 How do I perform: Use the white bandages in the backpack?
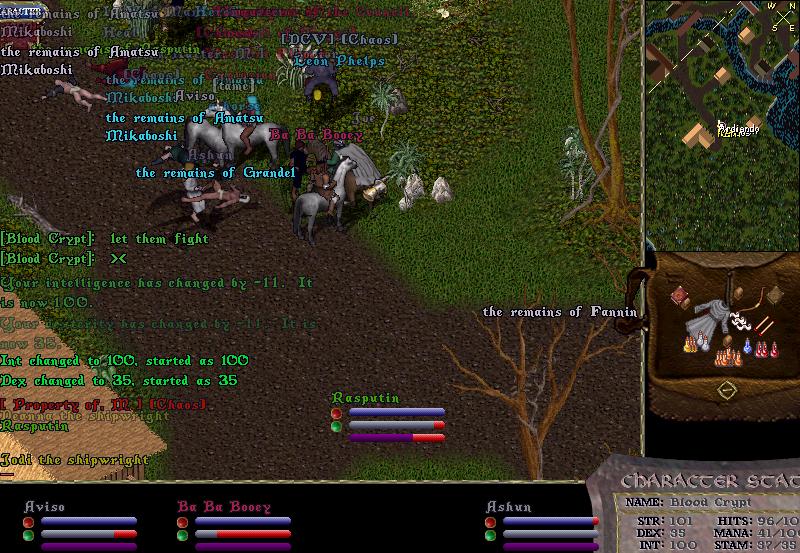pos(741,321)
